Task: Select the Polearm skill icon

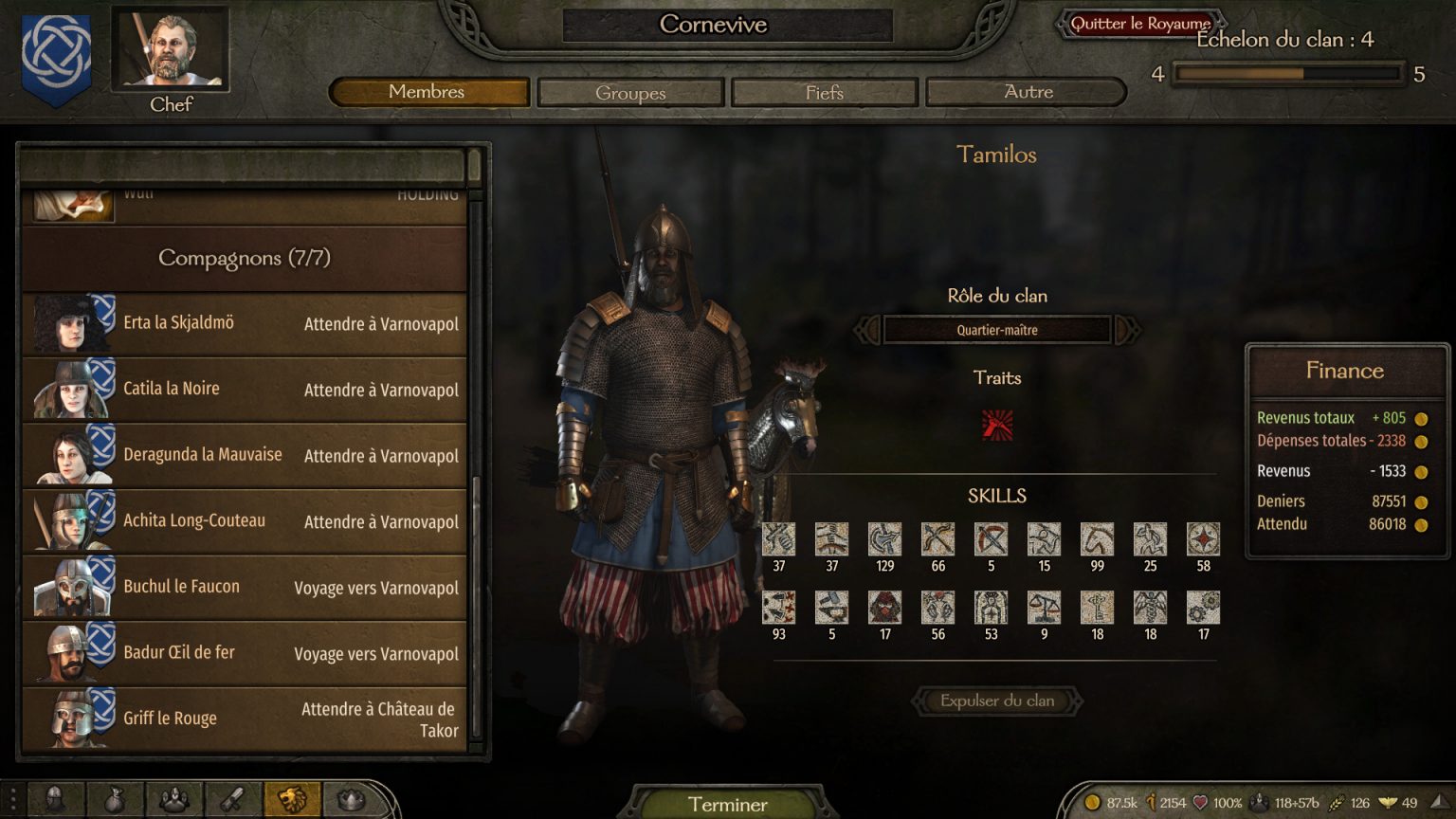Action: click(884, 540)
